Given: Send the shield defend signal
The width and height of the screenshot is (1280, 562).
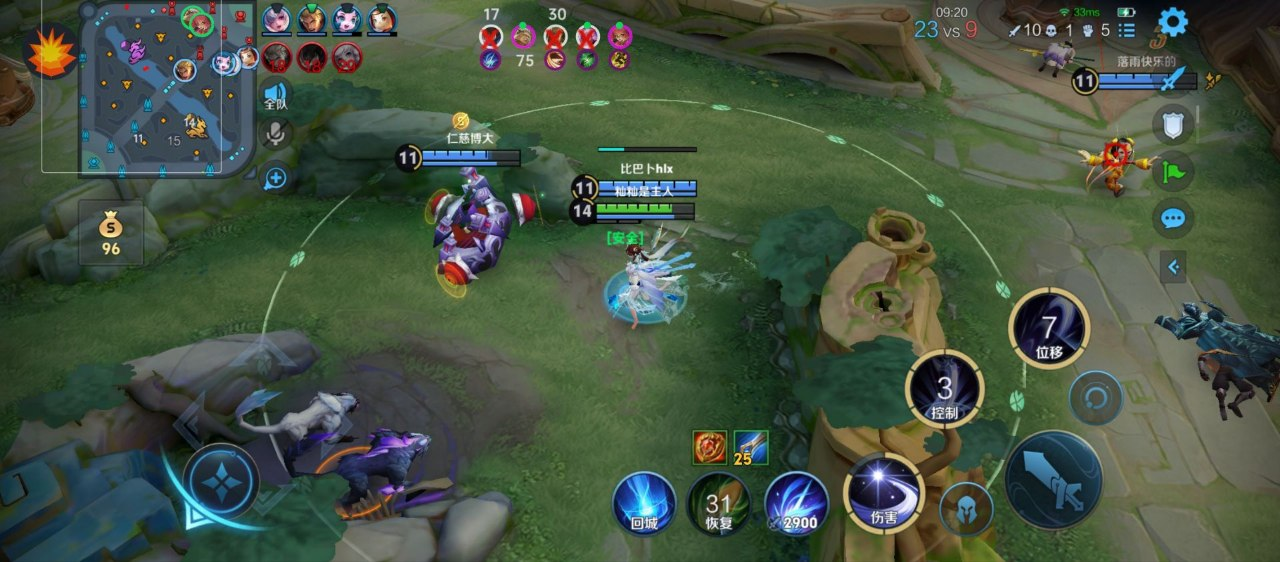Looking at the screenshot, I should (x=1173, y=125).
